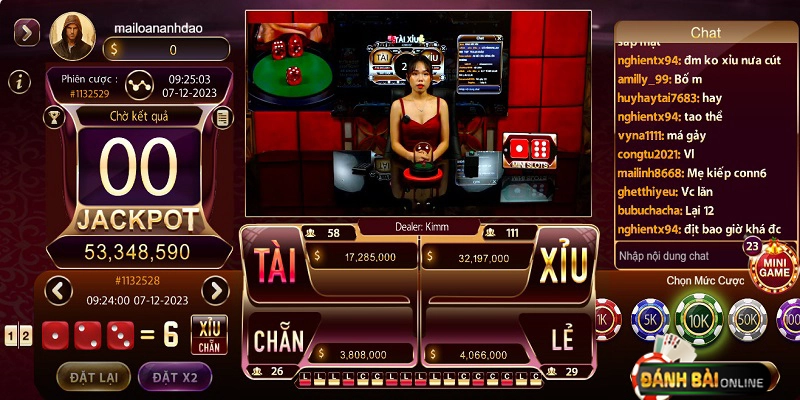Choose the 10K betting chip

point(698,320)
